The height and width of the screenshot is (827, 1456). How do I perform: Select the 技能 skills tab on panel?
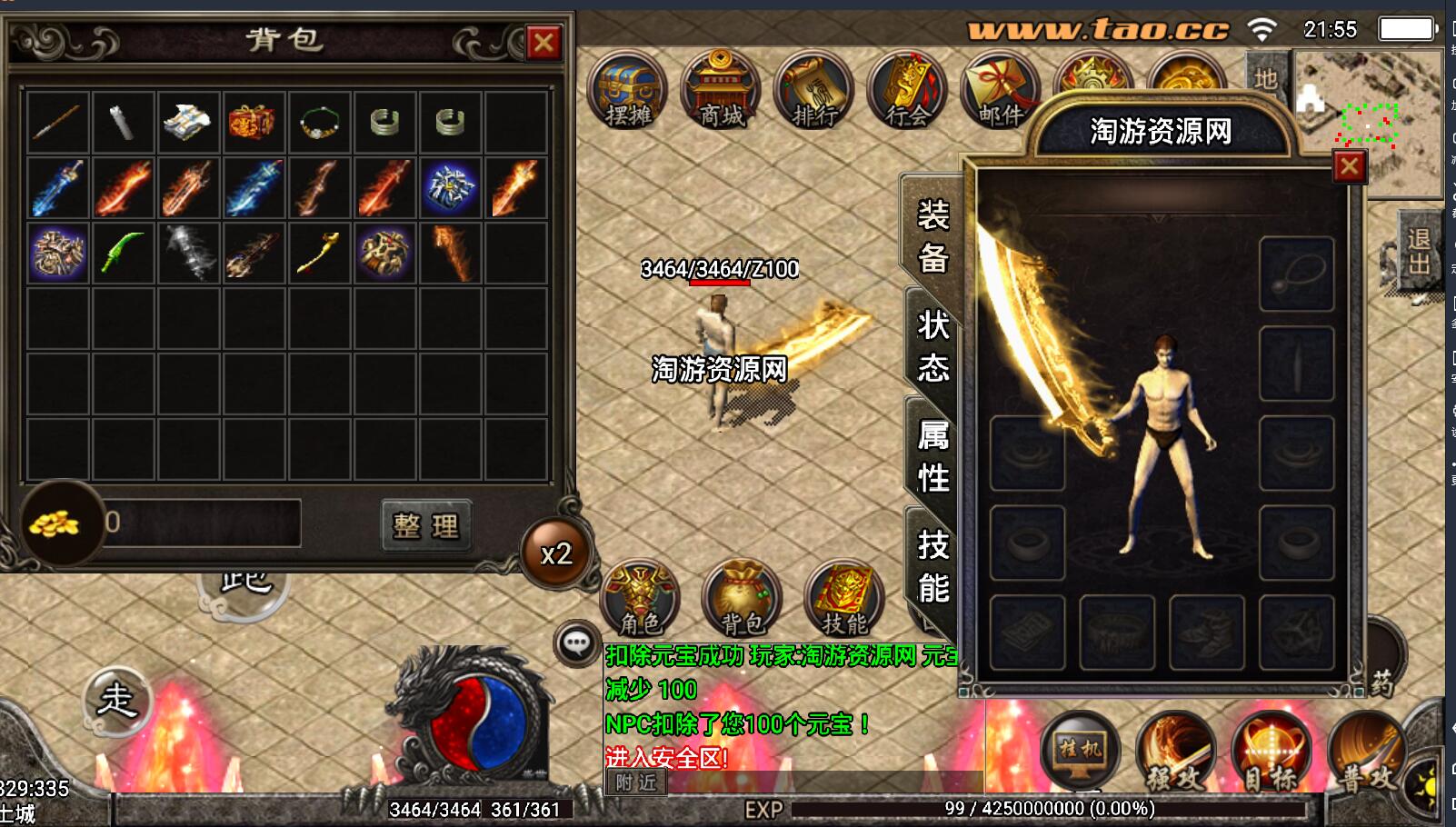pos(933,566)
